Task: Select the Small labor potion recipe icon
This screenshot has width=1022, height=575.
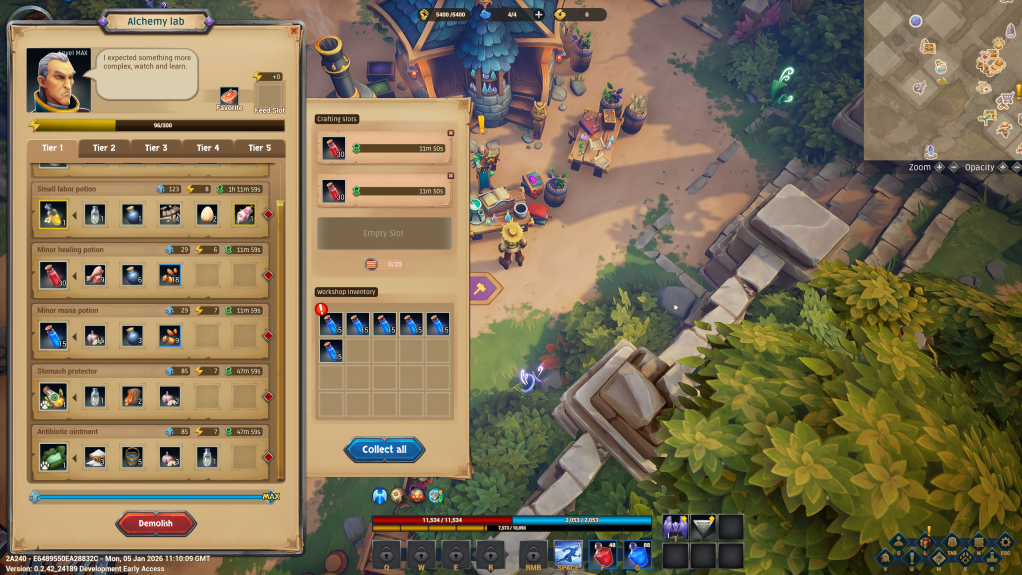Action: click(x=52, y=214)
